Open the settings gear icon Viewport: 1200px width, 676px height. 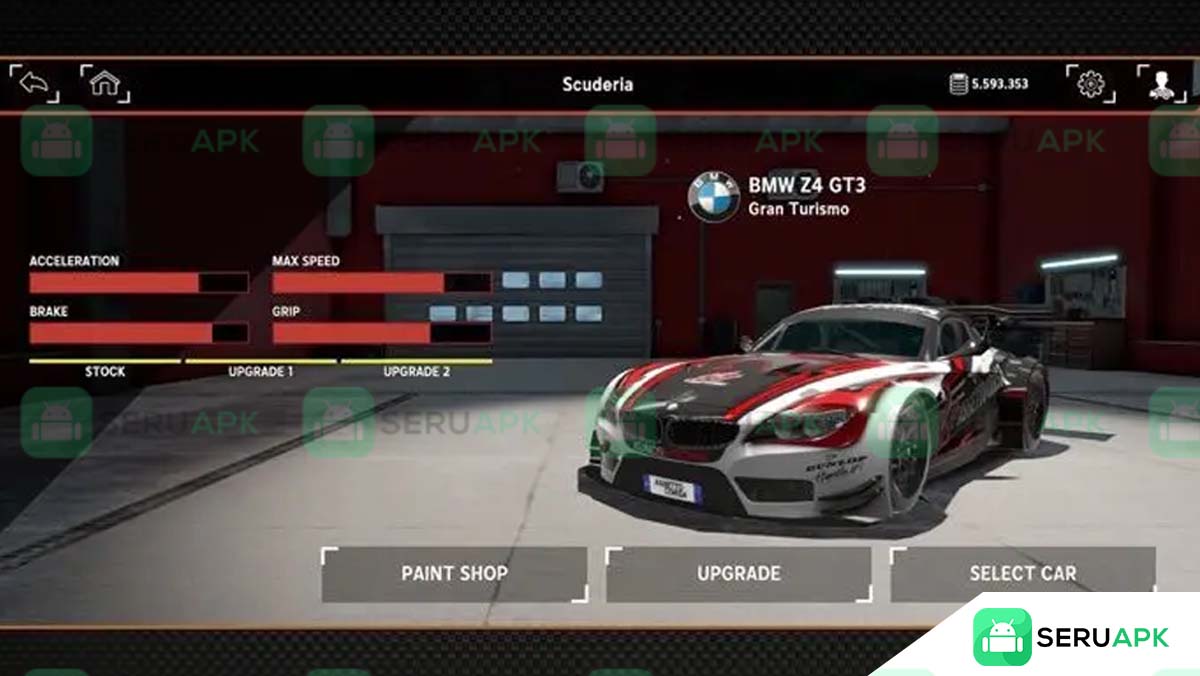[x=1090, y=84]
